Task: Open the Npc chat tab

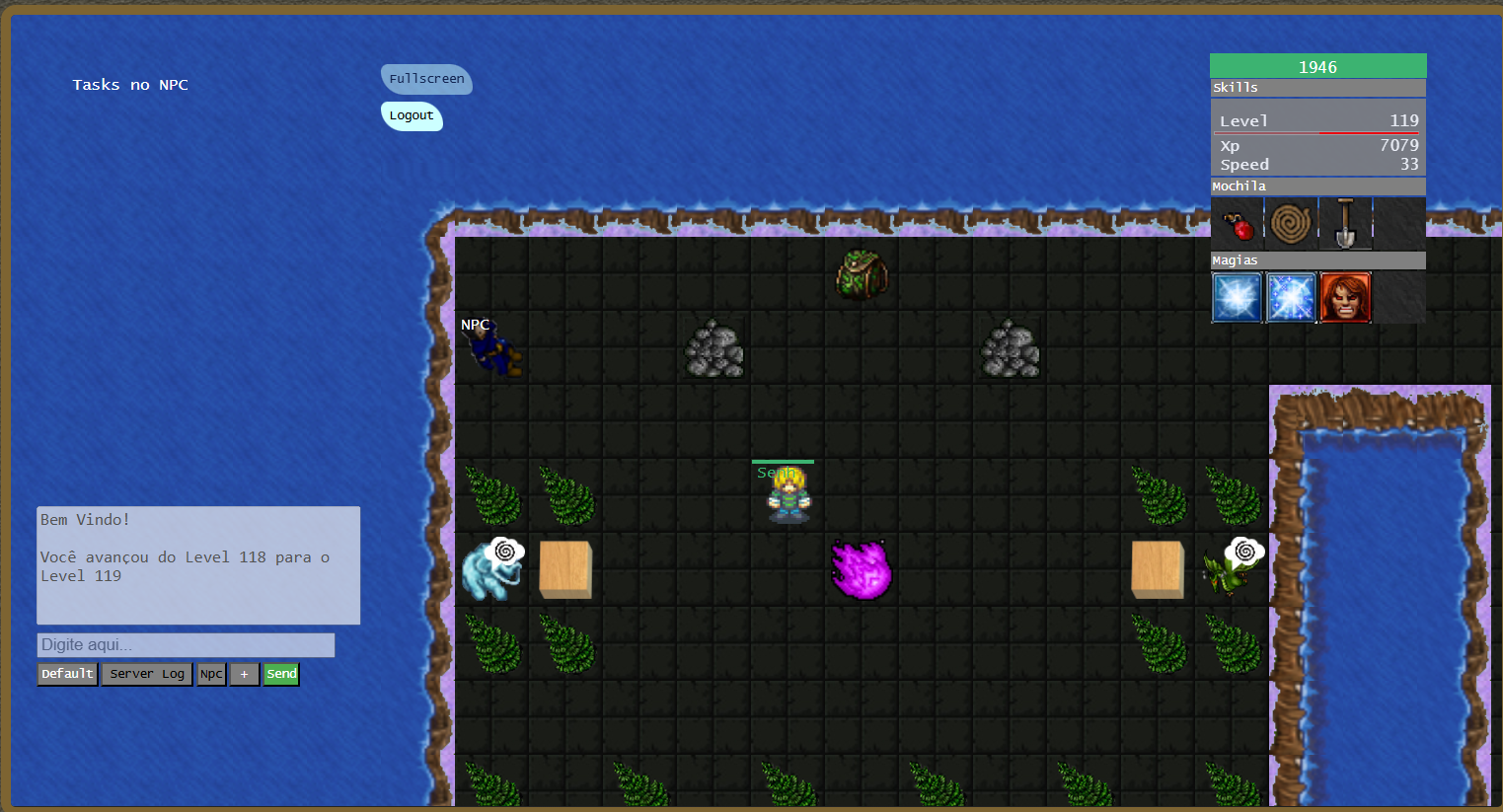Action: click(211, 674)
